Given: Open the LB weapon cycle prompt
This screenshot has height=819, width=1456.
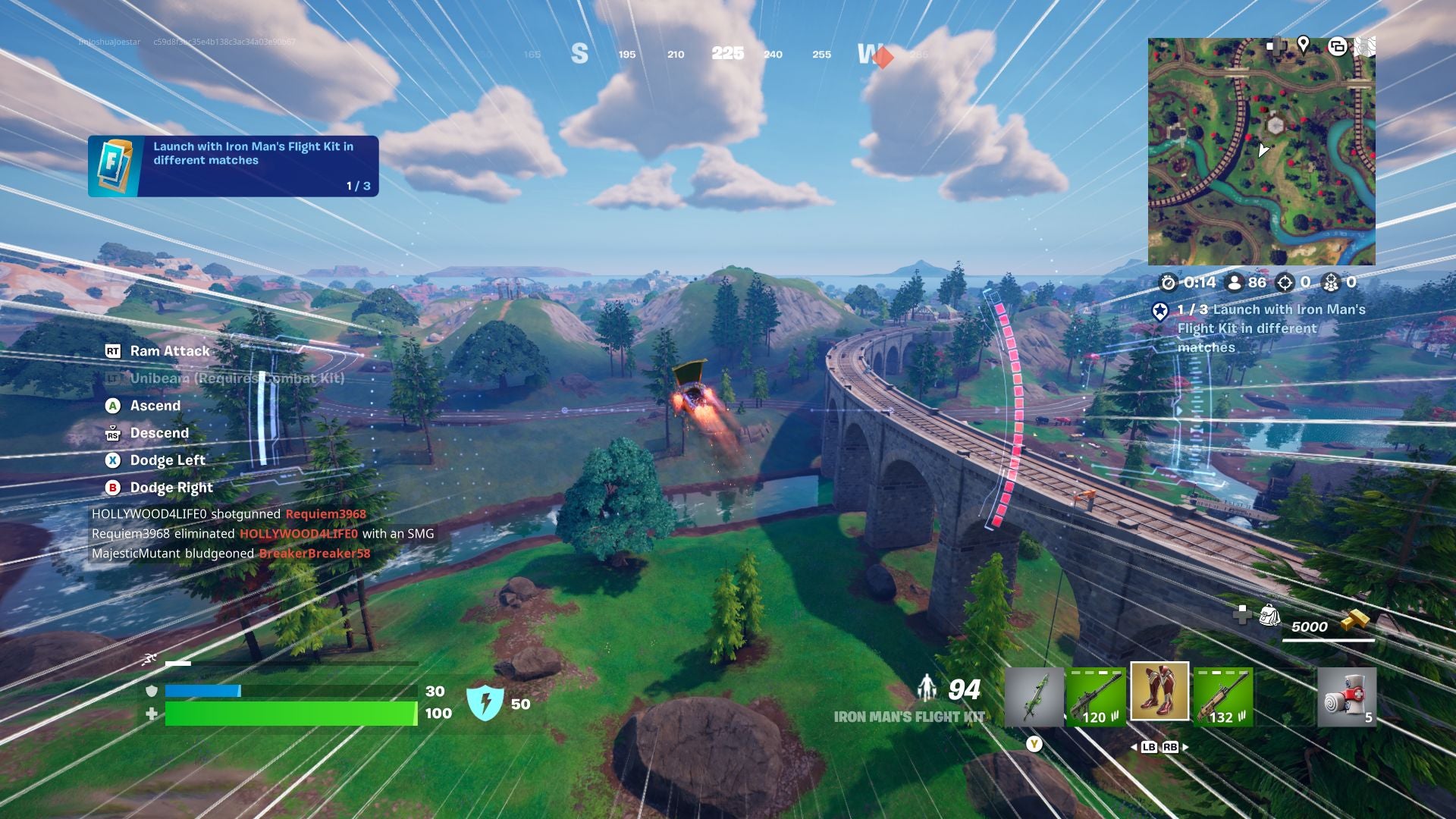Looking at the screenshot, I should [1147, 747].
